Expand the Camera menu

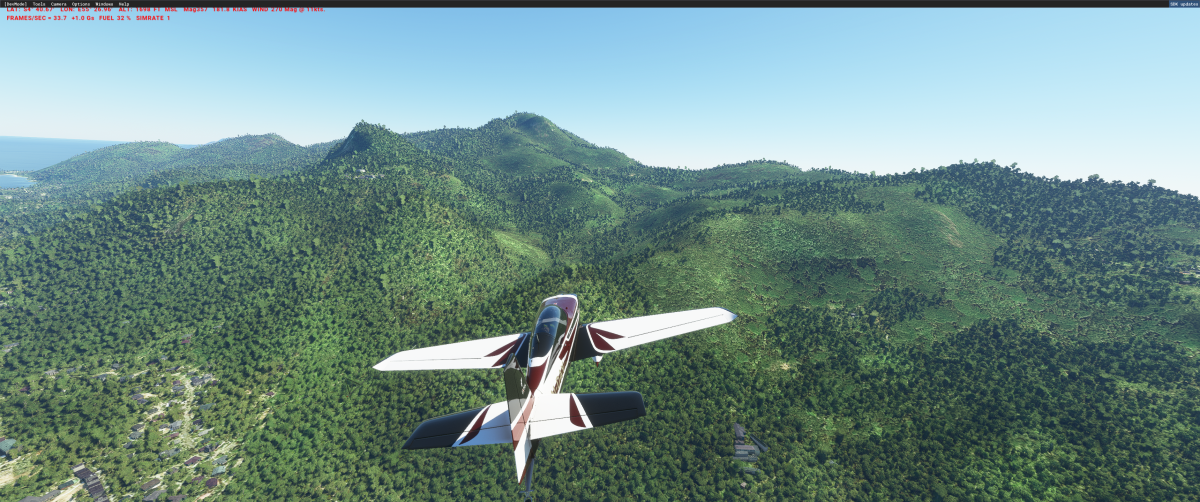[x=59, y=4]
